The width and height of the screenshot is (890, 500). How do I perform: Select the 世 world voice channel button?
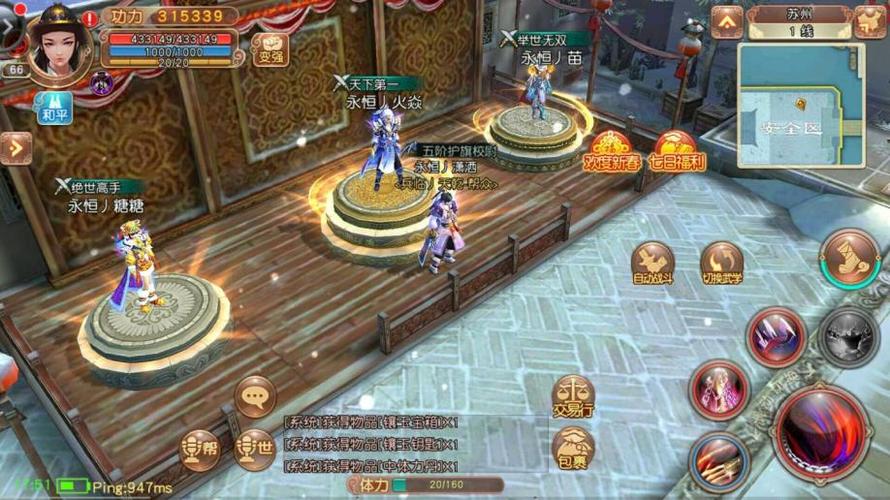pos(255,450)
